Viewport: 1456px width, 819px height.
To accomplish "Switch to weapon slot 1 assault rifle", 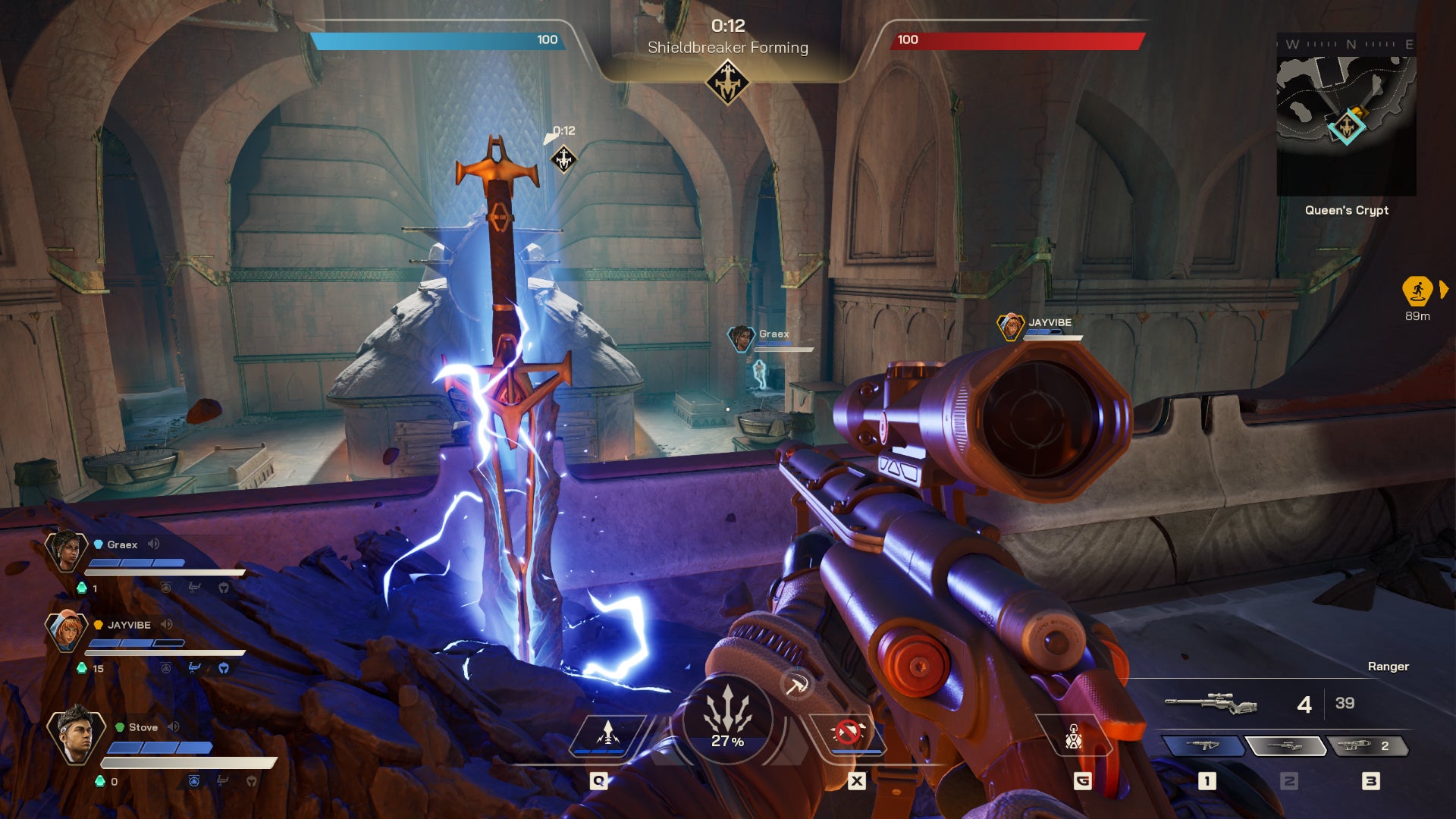I will [x=1203, y=745].
